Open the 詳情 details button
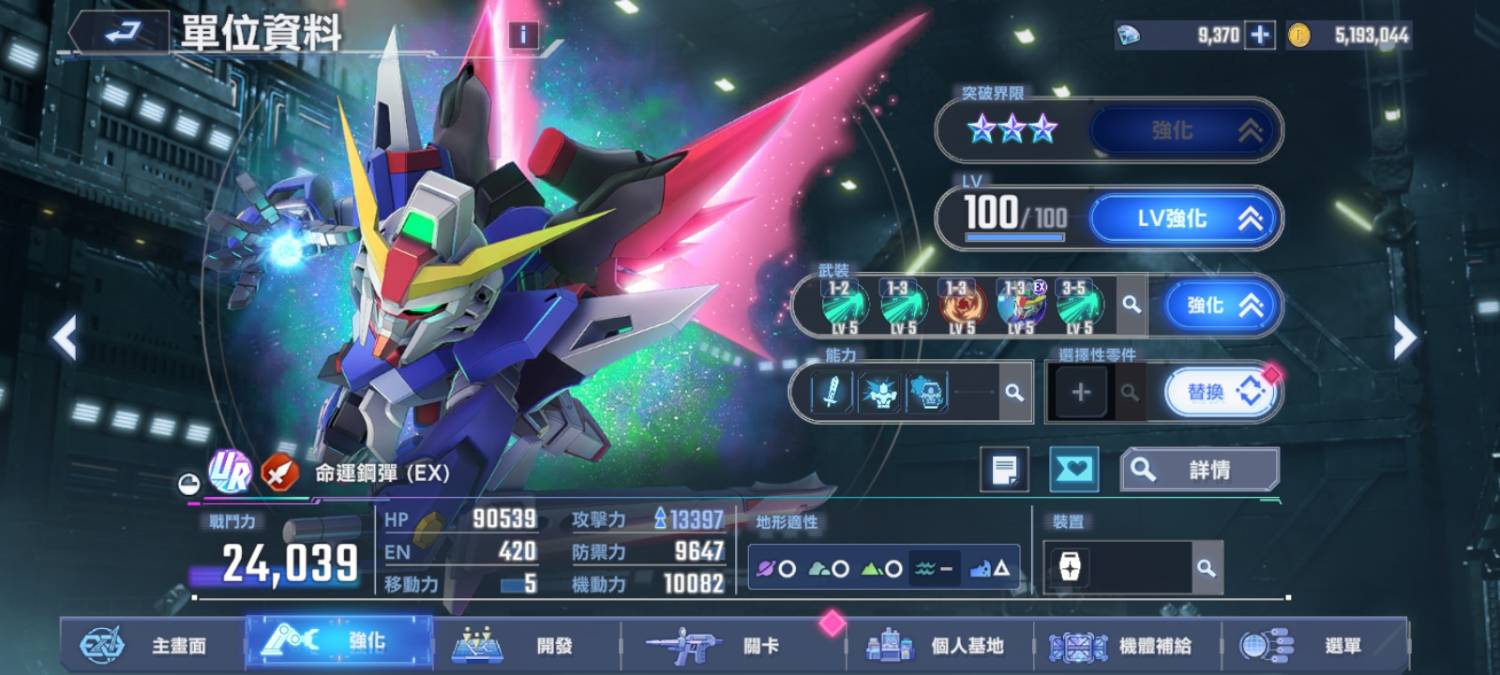This screenshot has height=675, width=1500. 1198,470
